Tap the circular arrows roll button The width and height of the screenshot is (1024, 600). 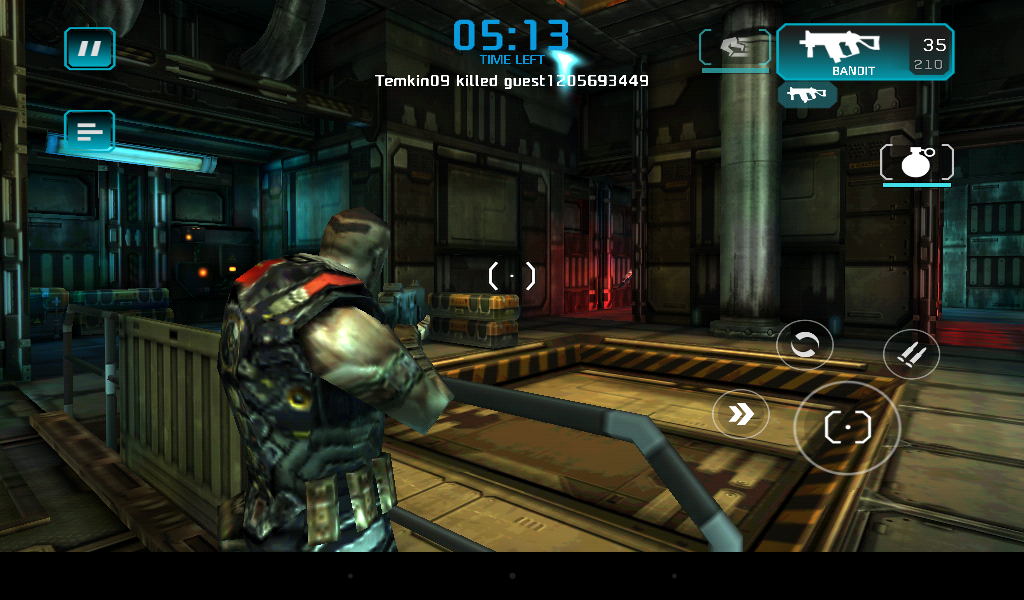804,345
